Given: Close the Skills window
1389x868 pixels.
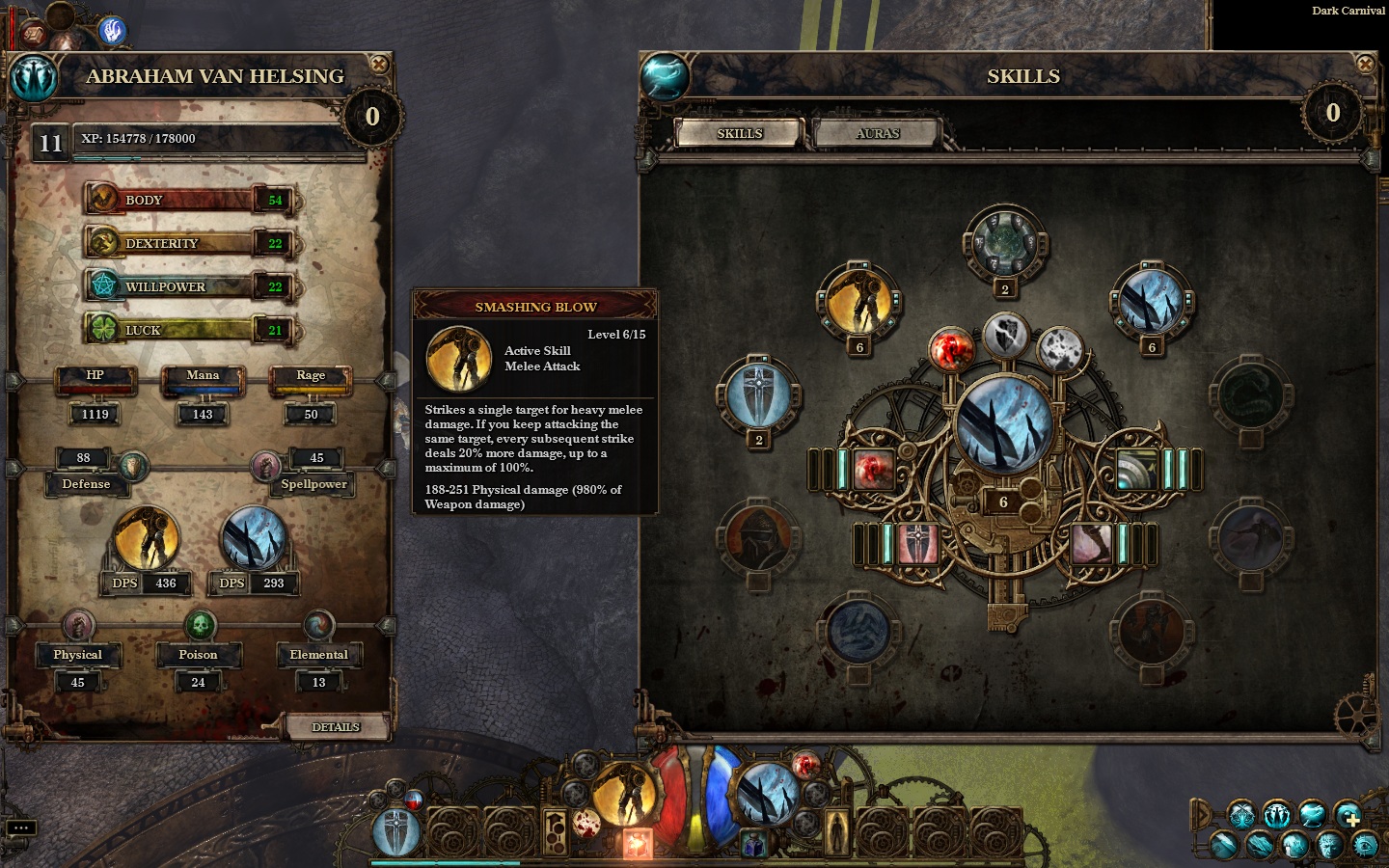Looking at the screenshot, I should coord(1366,65).
